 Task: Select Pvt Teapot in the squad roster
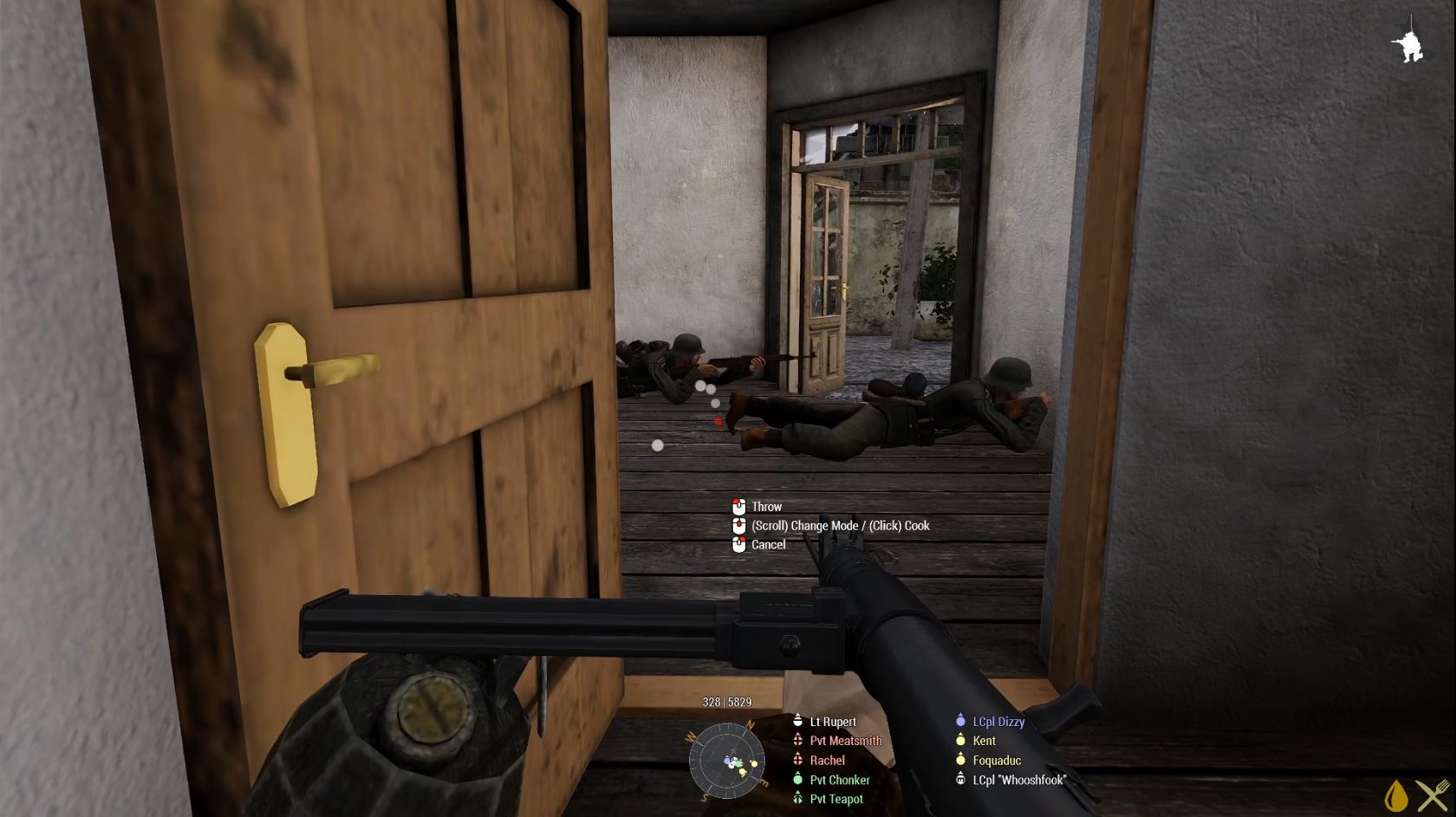pyautogui.click(x=835, y=799)
